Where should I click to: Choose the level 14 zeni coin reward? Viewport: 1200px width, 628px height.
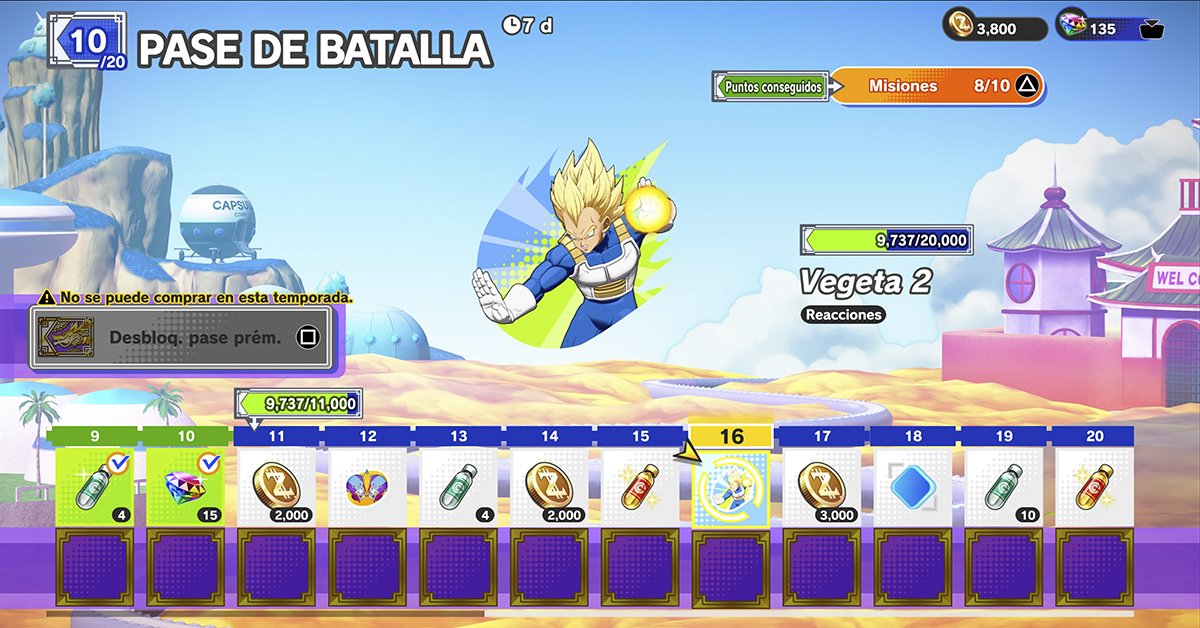pyautogui.click(x=549, y=487)
